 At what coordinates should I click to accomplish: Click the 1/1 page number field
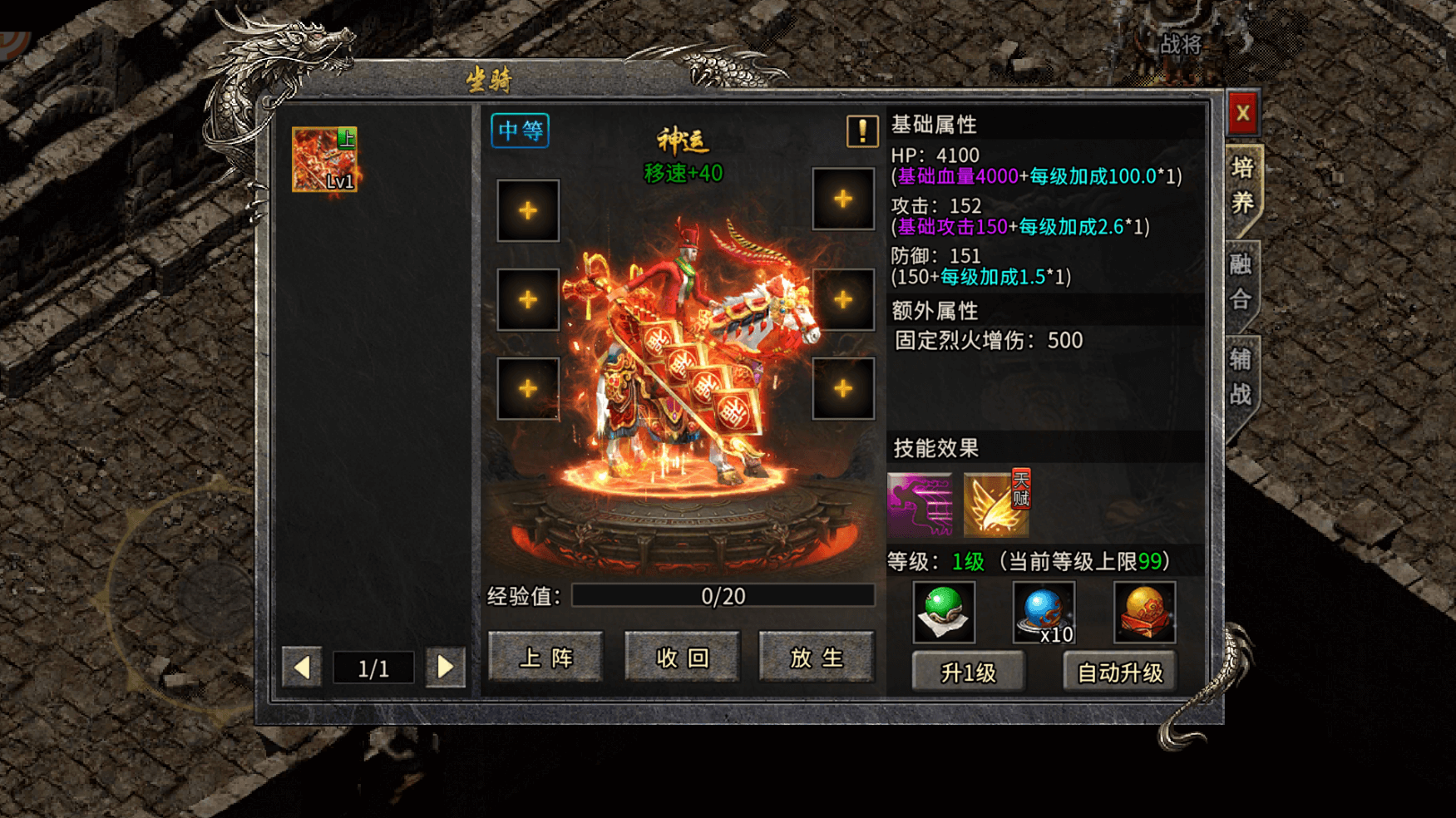tap(373, 668)
